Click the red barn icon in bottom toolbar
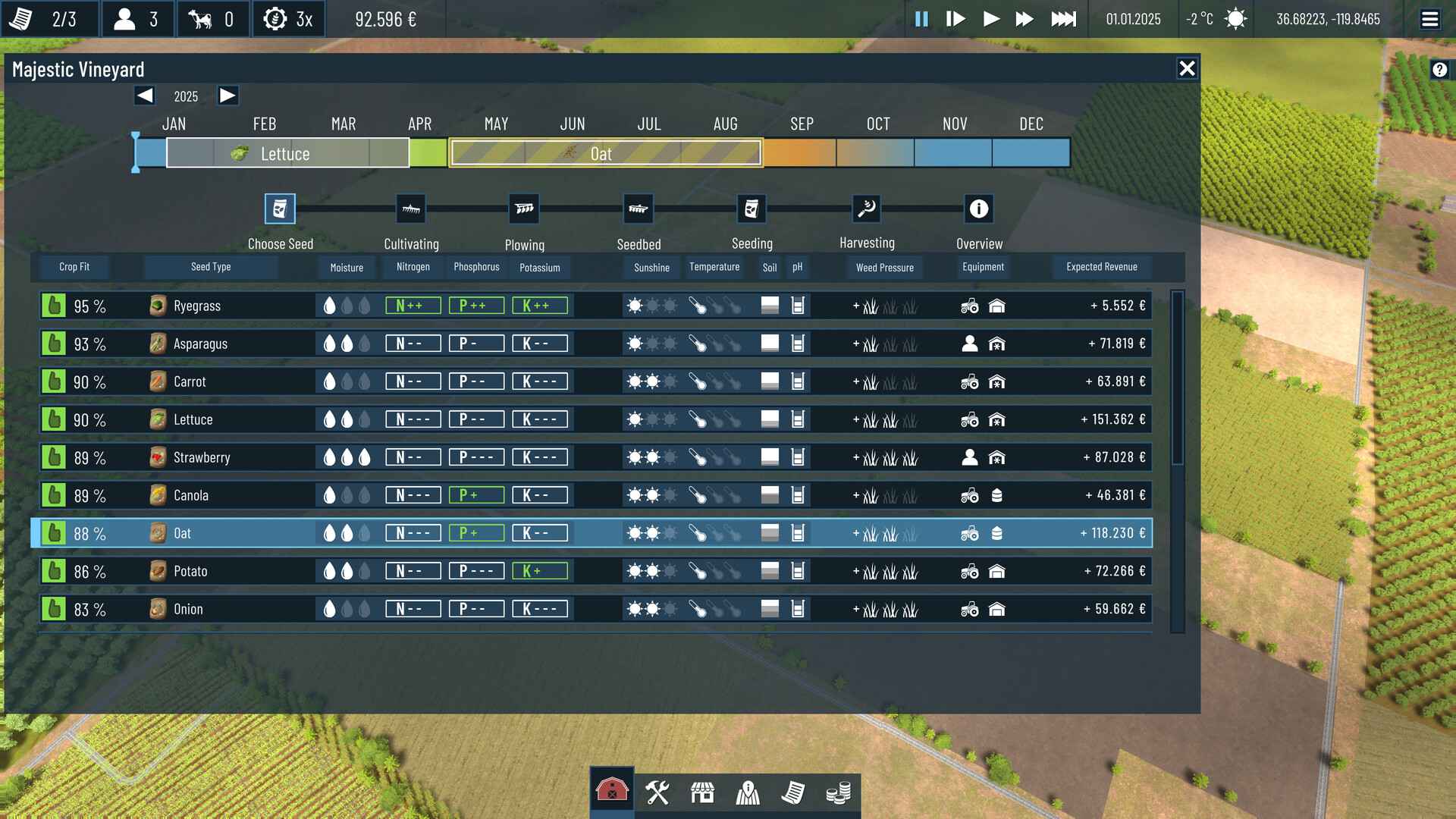The image size is (1456, 819). pyautogui.click(x=613, y=791)
